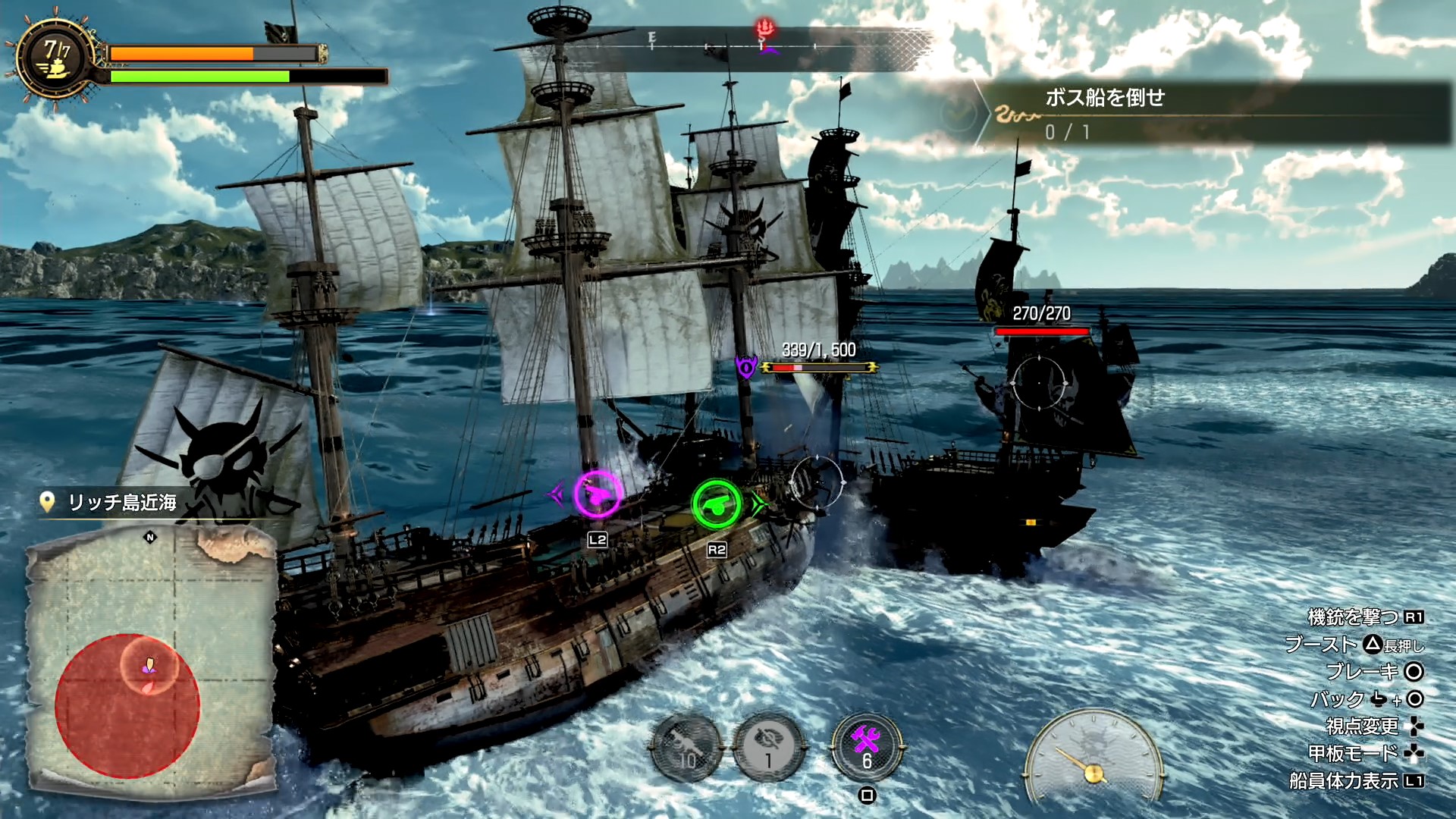Image resolution: width=1456 pixels, height=819 pixels.
Task: Activate the purple repair tools item
Action: (x=867, y=746)
